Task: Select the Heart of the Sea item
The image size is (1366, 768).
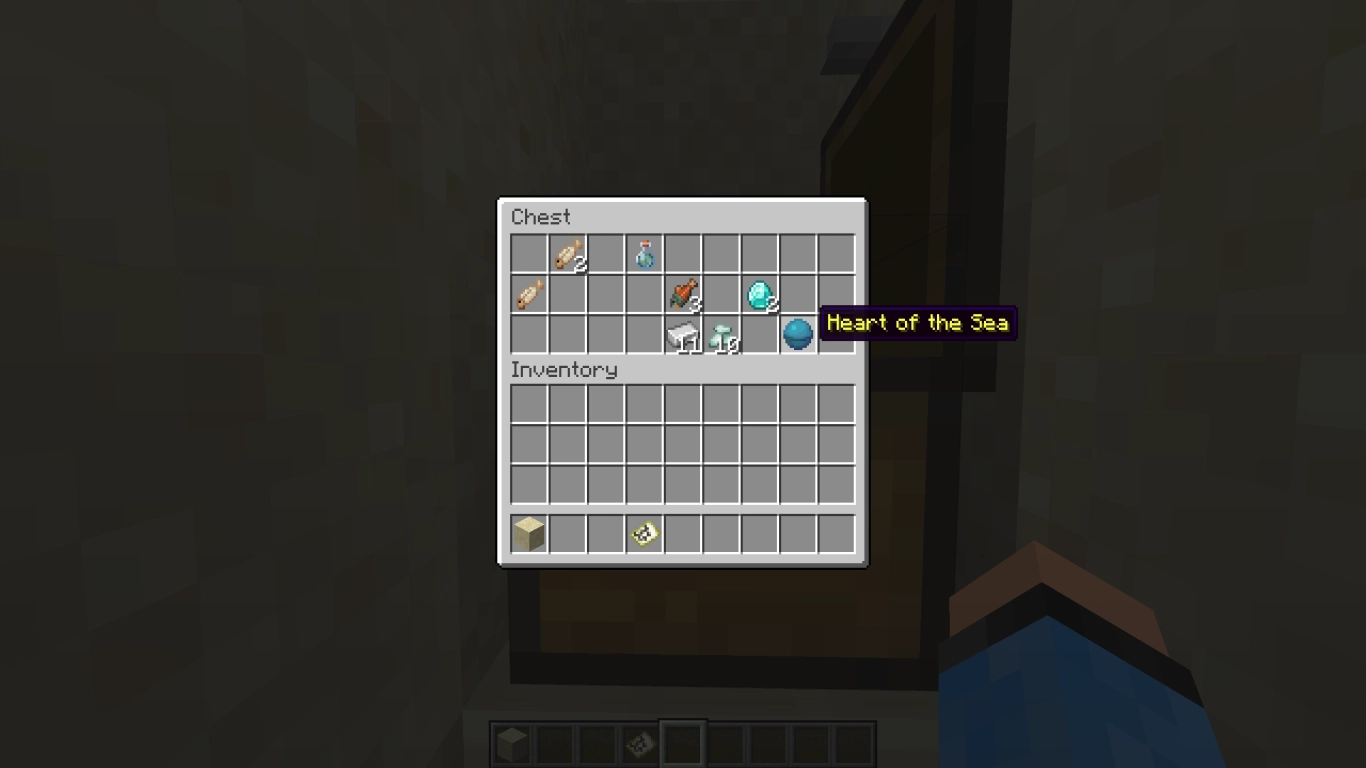Action: click(x=797, y=334)
